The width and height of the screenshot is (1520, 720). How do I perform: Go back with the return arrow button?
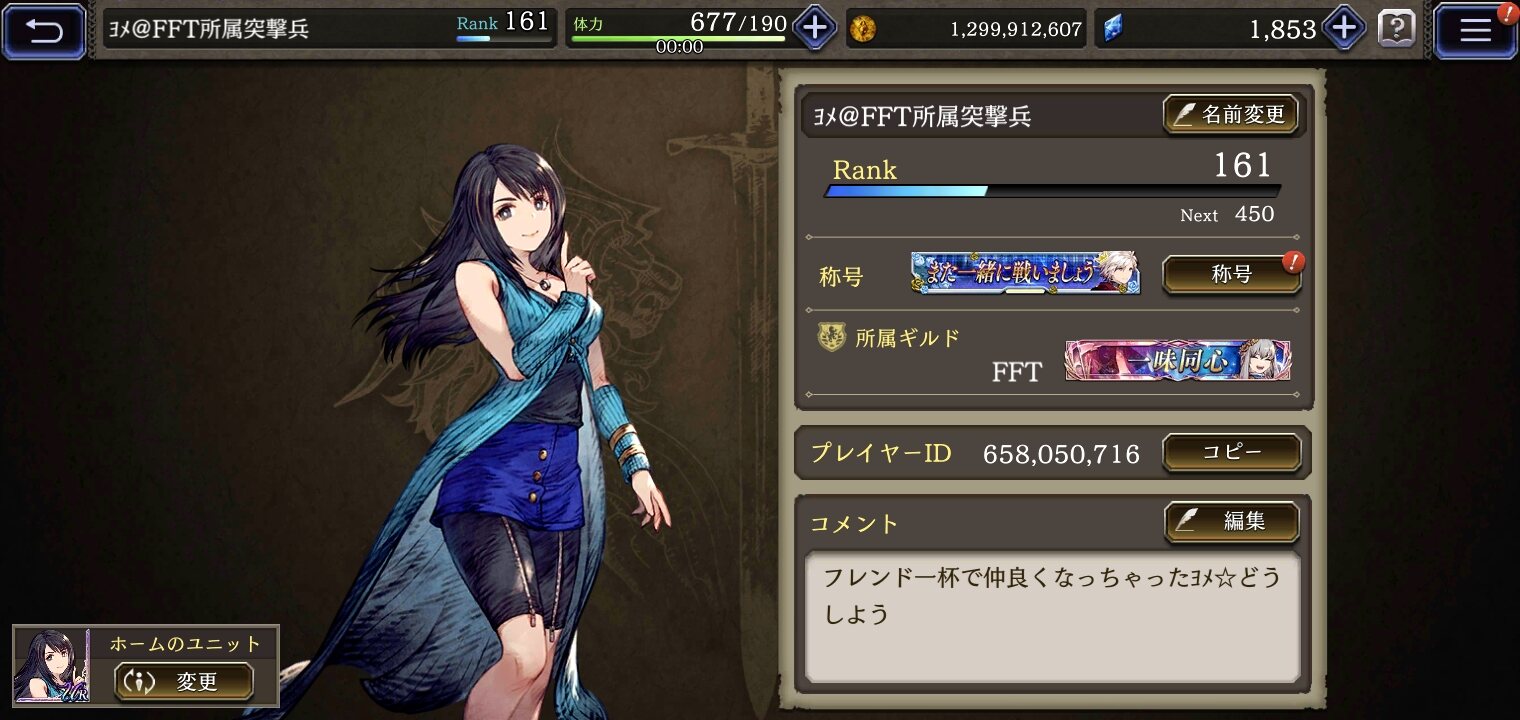(x=44, y=30)
